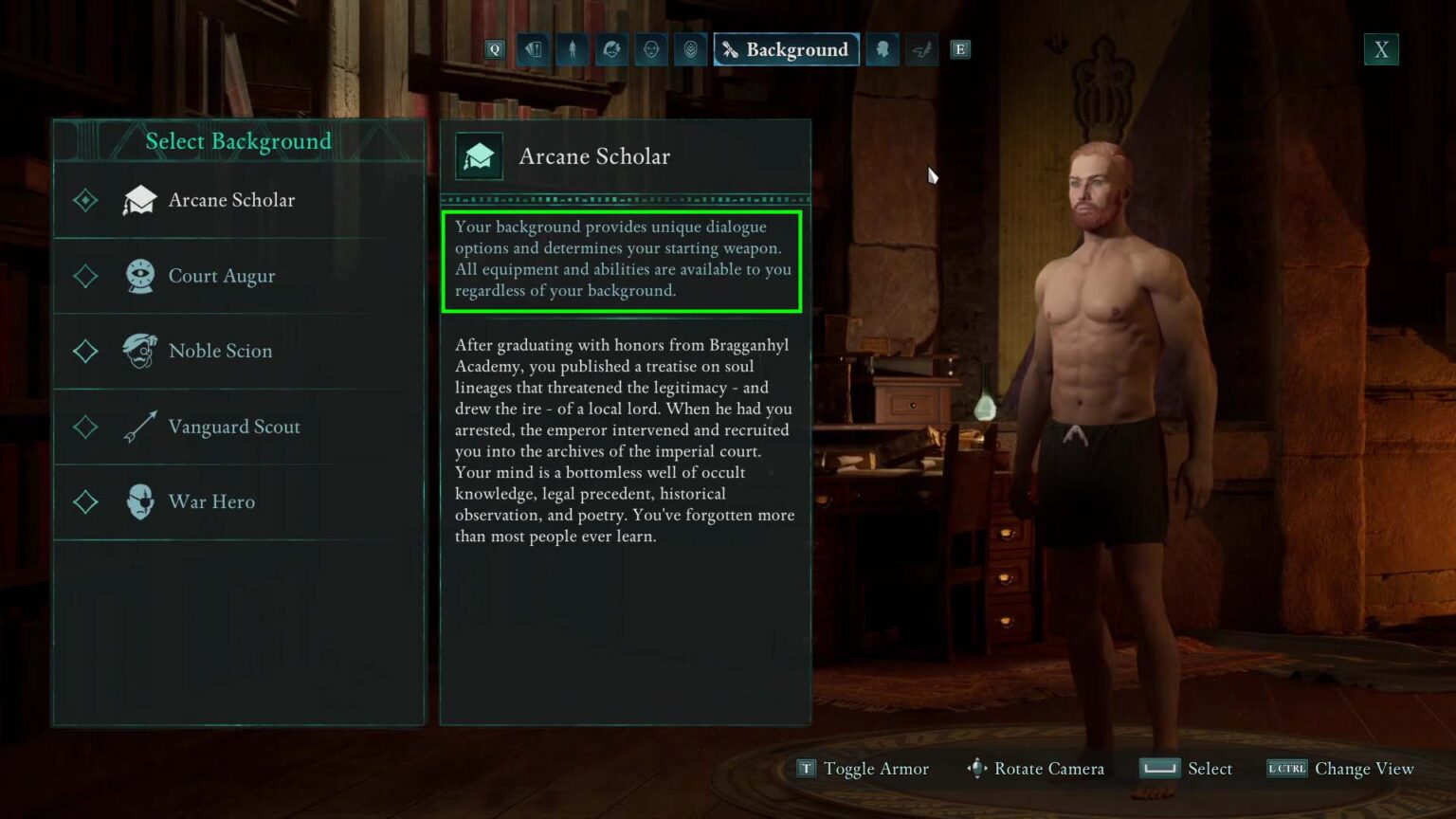1456x819 pixels.
Task: Open the feather quill tab
Action: coord(921,49)
